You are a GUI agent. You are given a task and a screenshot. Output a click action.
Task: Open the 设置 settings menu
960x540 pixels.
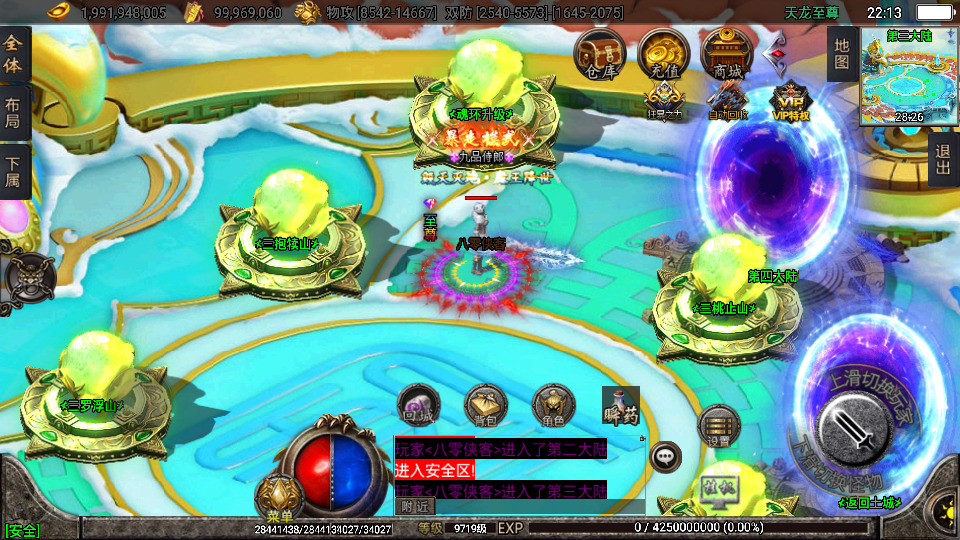(718, 426)
